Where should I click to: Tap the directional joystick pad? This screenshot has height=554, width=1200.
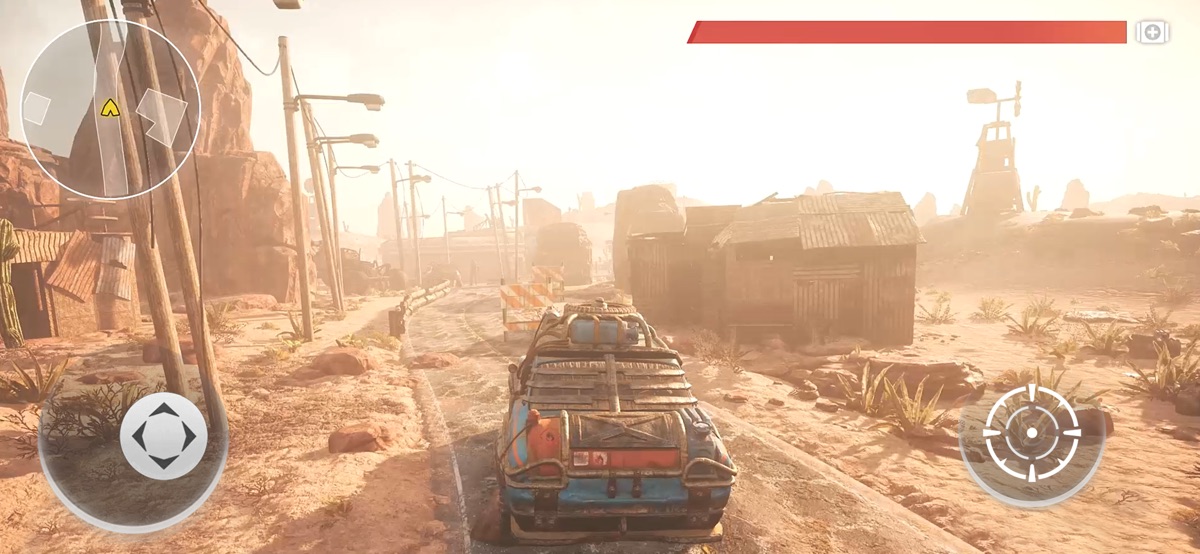pyautogui.click(x=163, y=436)
